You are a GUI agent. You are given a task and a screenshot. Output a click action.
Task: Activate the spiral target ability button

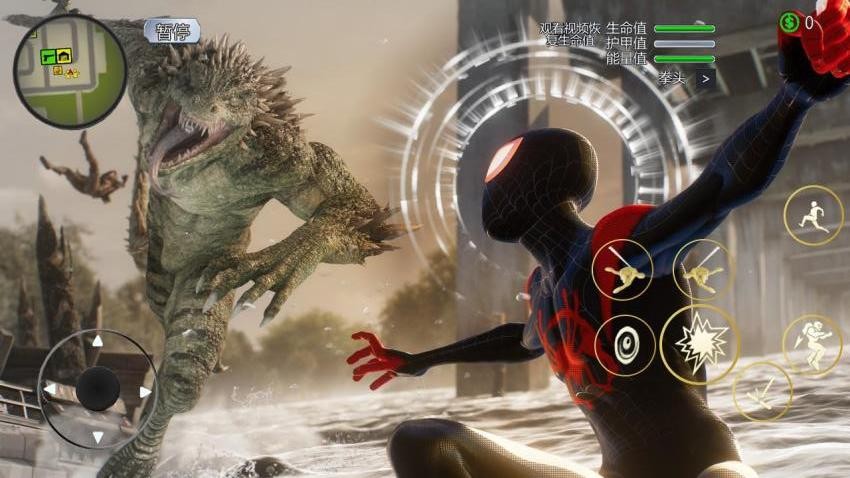click(625, 345)
